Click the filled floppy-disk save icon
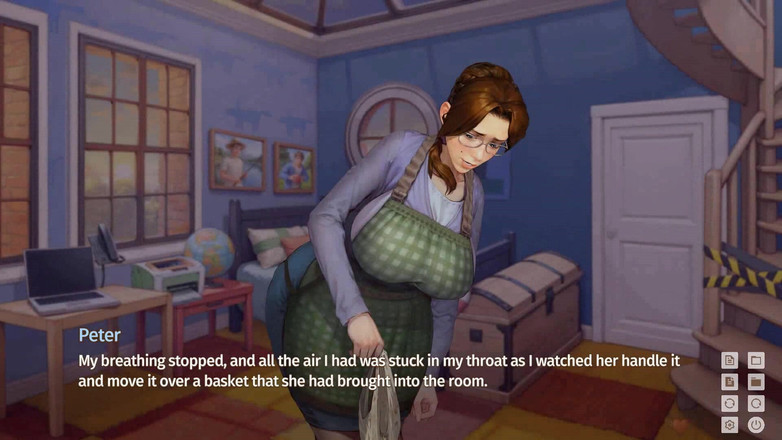 (x=730, y=382)
